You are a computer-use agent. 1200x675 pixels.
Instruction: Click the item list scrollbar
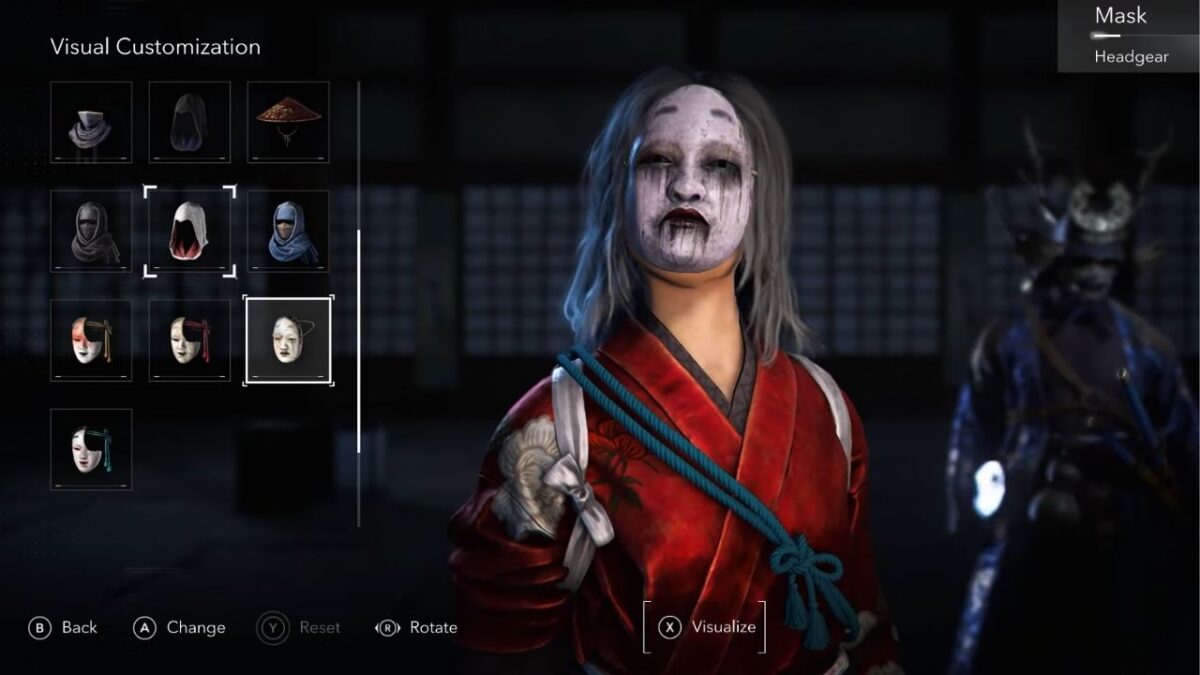click(359, 340)
